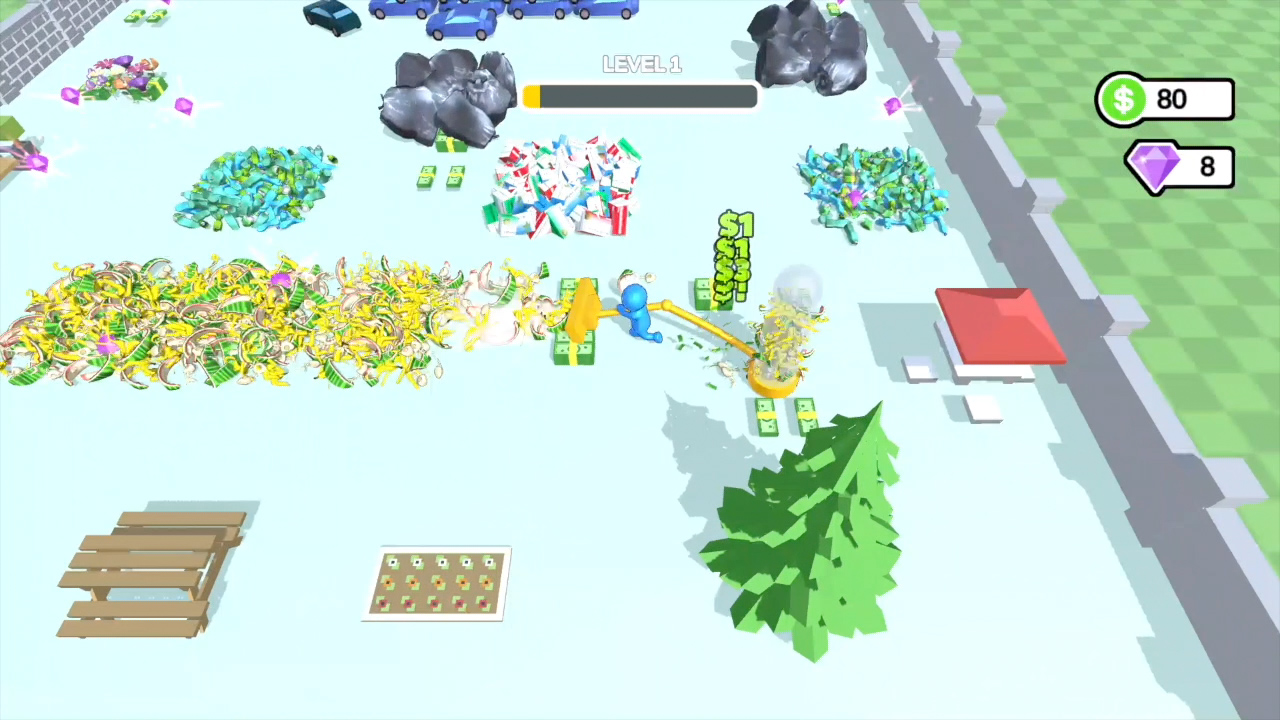Click the green dollar coin icon
1280x720 pixels.
coord(1124,99)
